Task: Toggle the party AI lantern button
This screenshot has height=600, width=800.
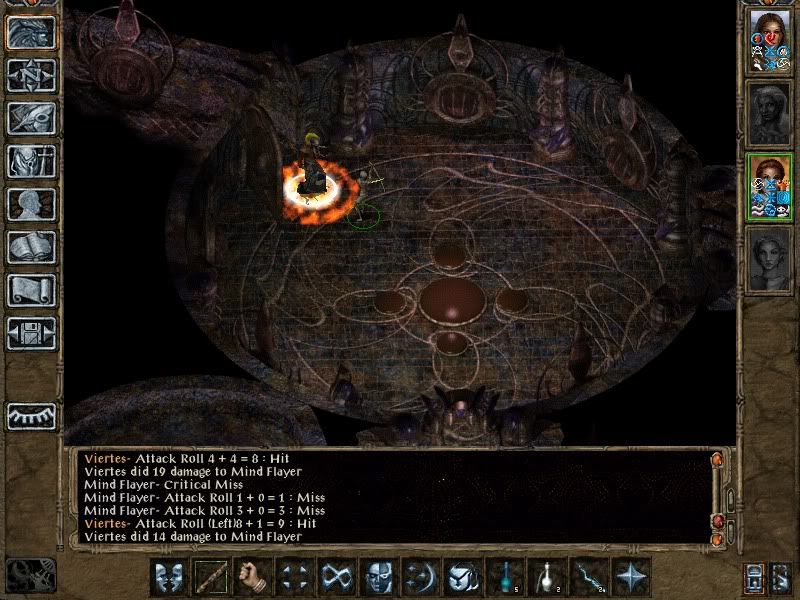Action: pyautogui.click(x=755, y=578)
